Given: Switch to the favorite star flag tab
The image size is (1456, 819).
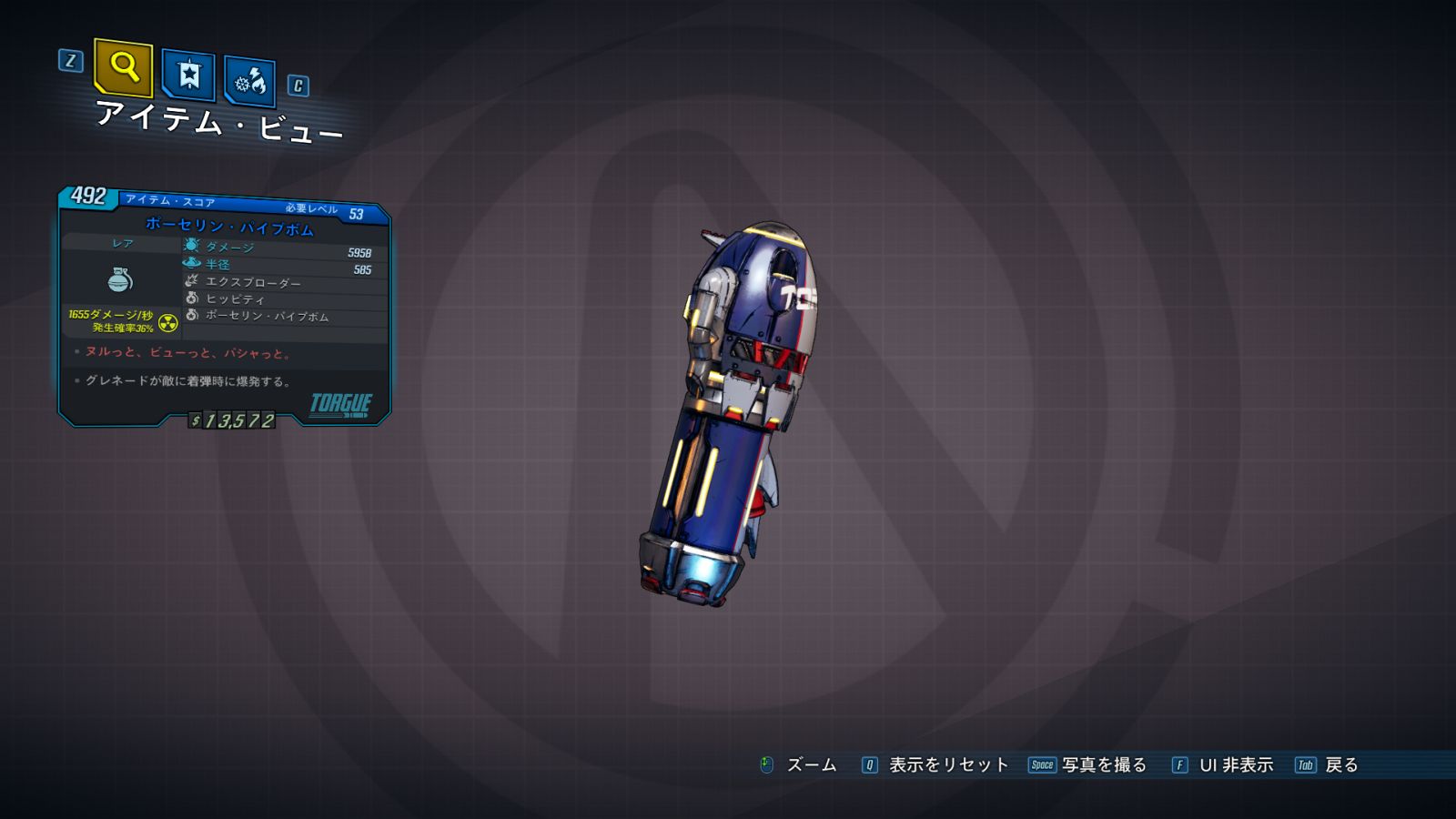Looking at the screenshot, I should pyautogui.click(x=188, y=75).
